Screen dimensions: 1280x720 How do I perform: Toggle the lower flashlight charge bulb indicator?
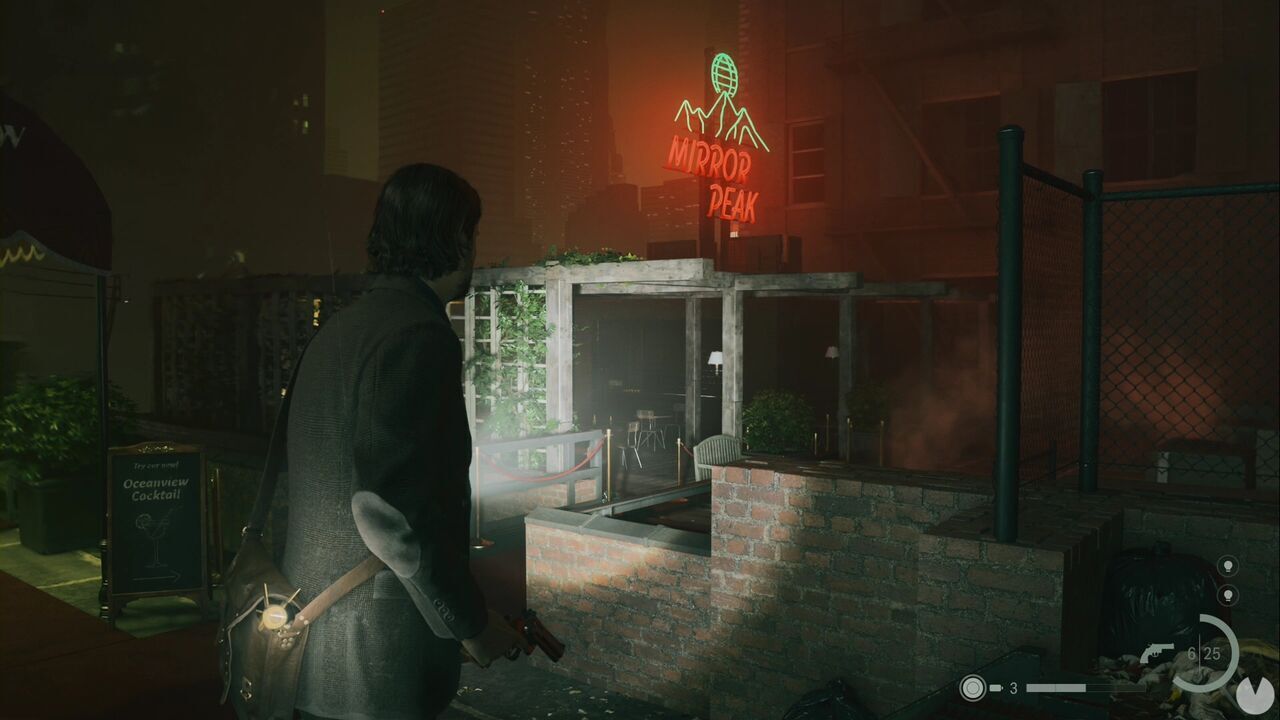tap(1228, 594)
